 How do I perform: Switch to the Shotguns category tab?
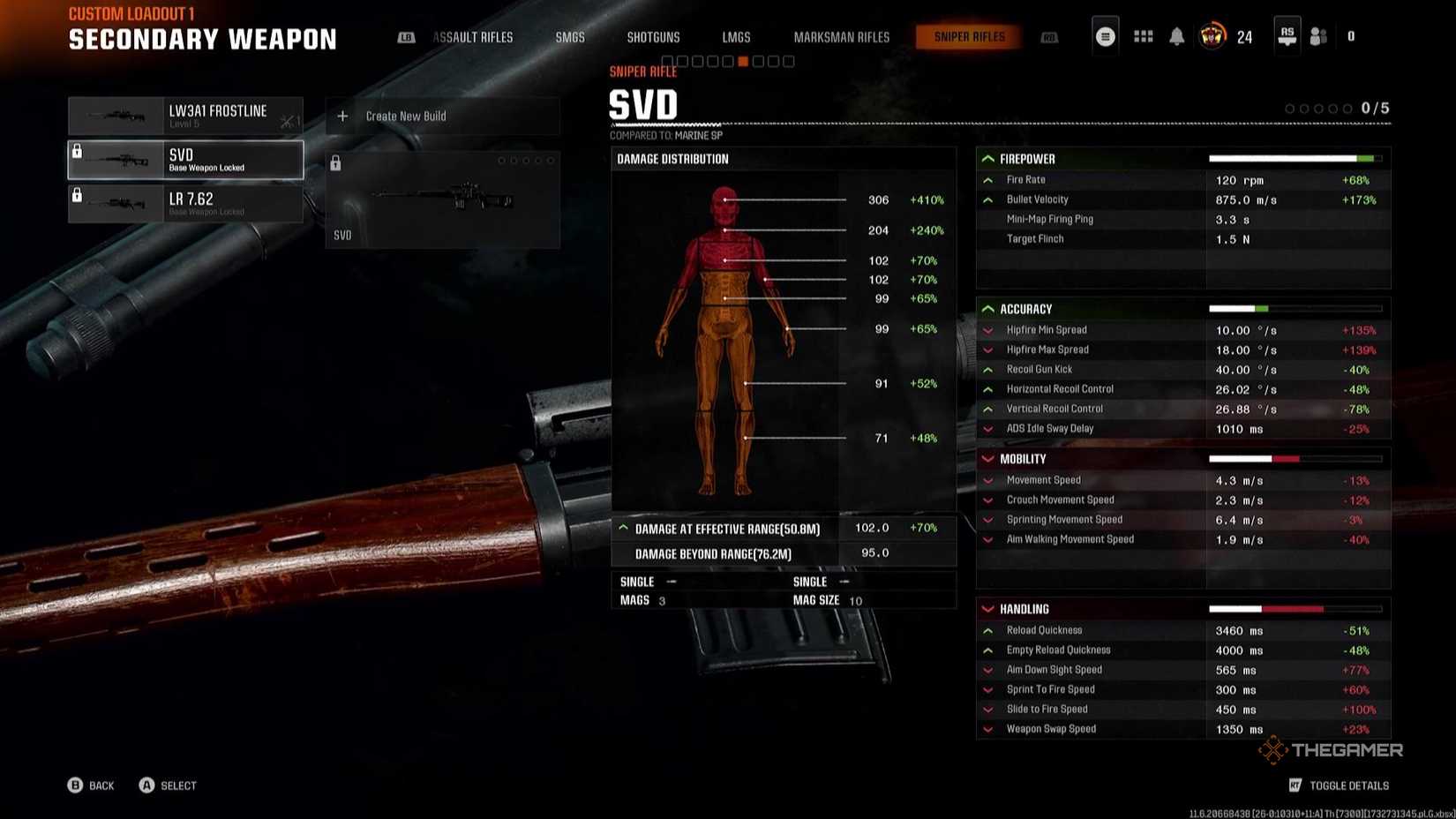653,37
